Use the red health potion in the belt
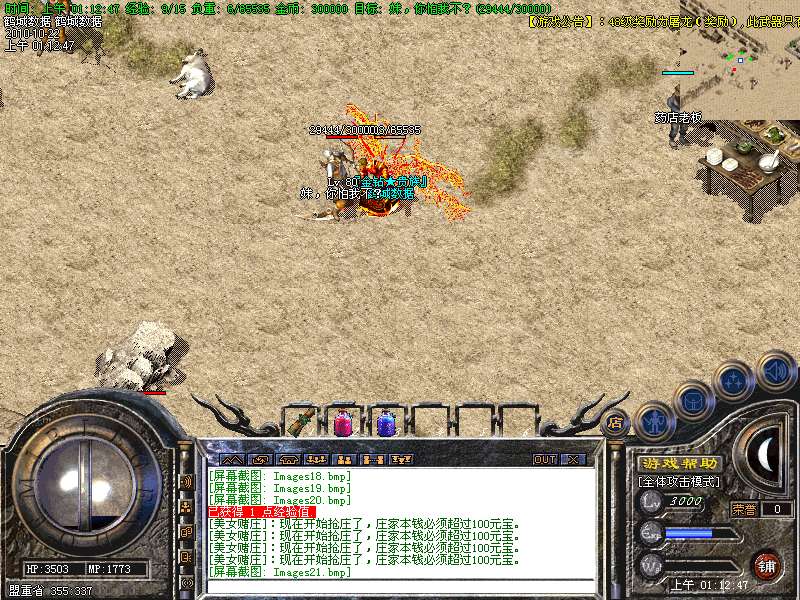This screenshot has height=600, width=800. click(x=342, y=423)
